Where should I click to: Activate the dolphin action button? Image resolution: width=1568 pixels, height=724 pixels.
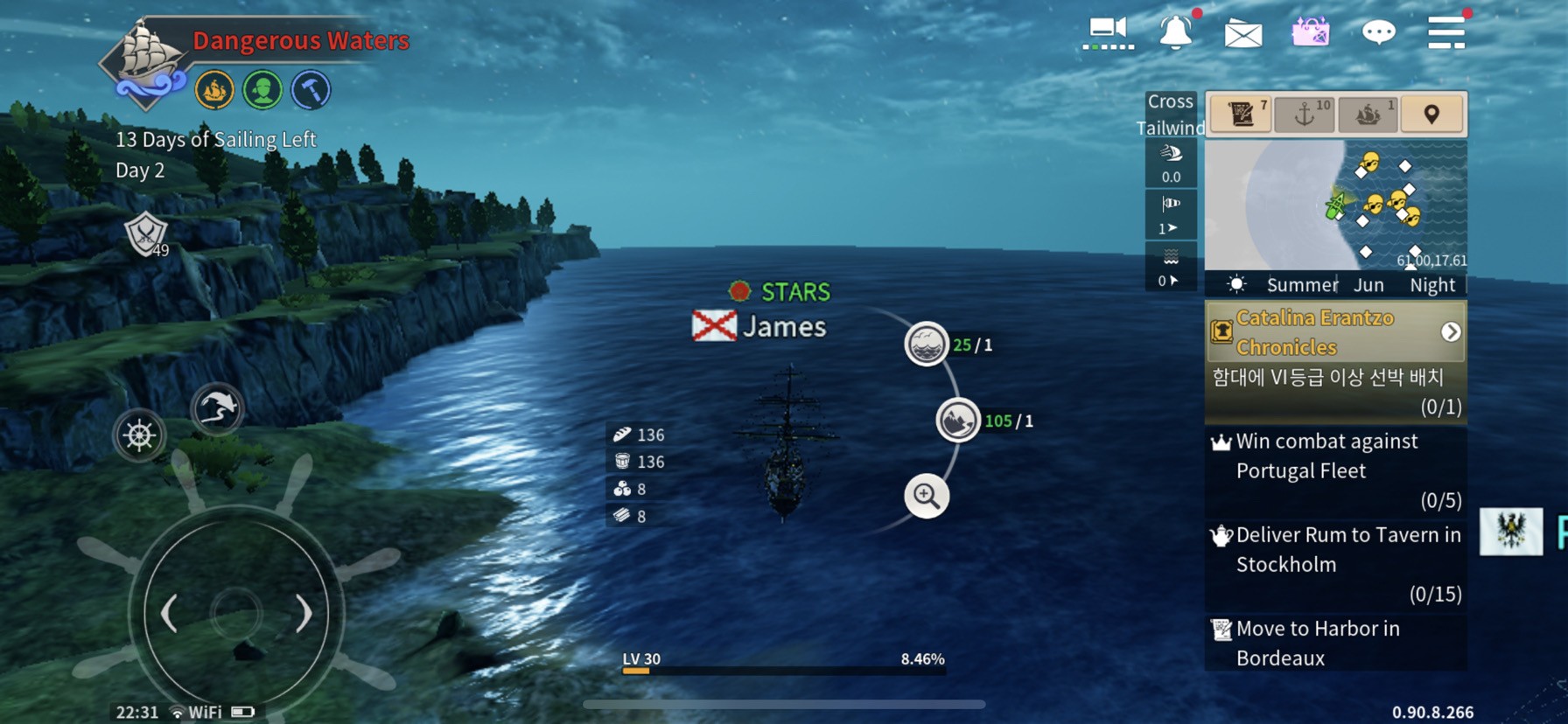(217, 407)
